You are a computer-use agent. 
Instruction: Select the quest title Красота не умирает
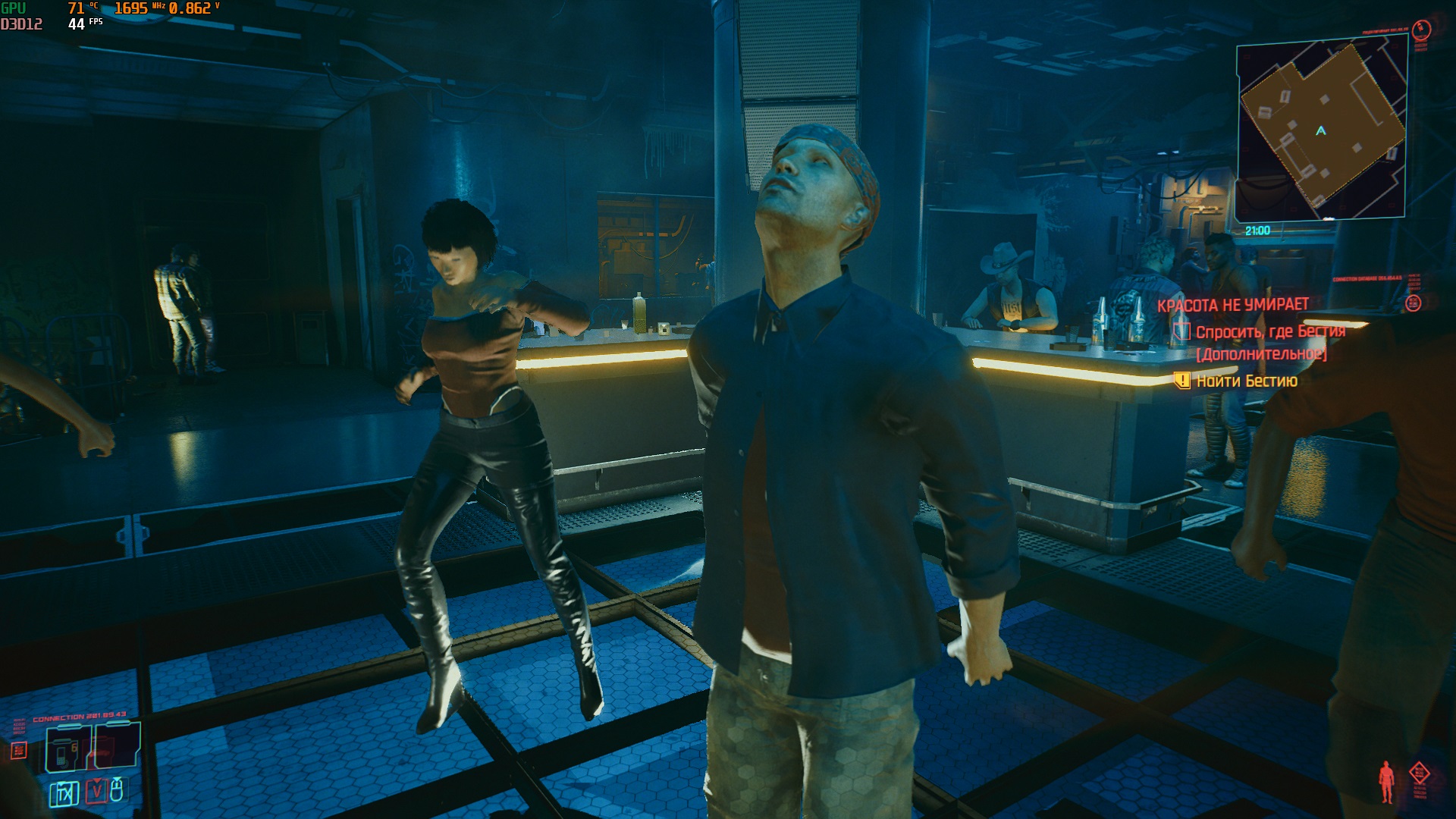(1233, 305)
